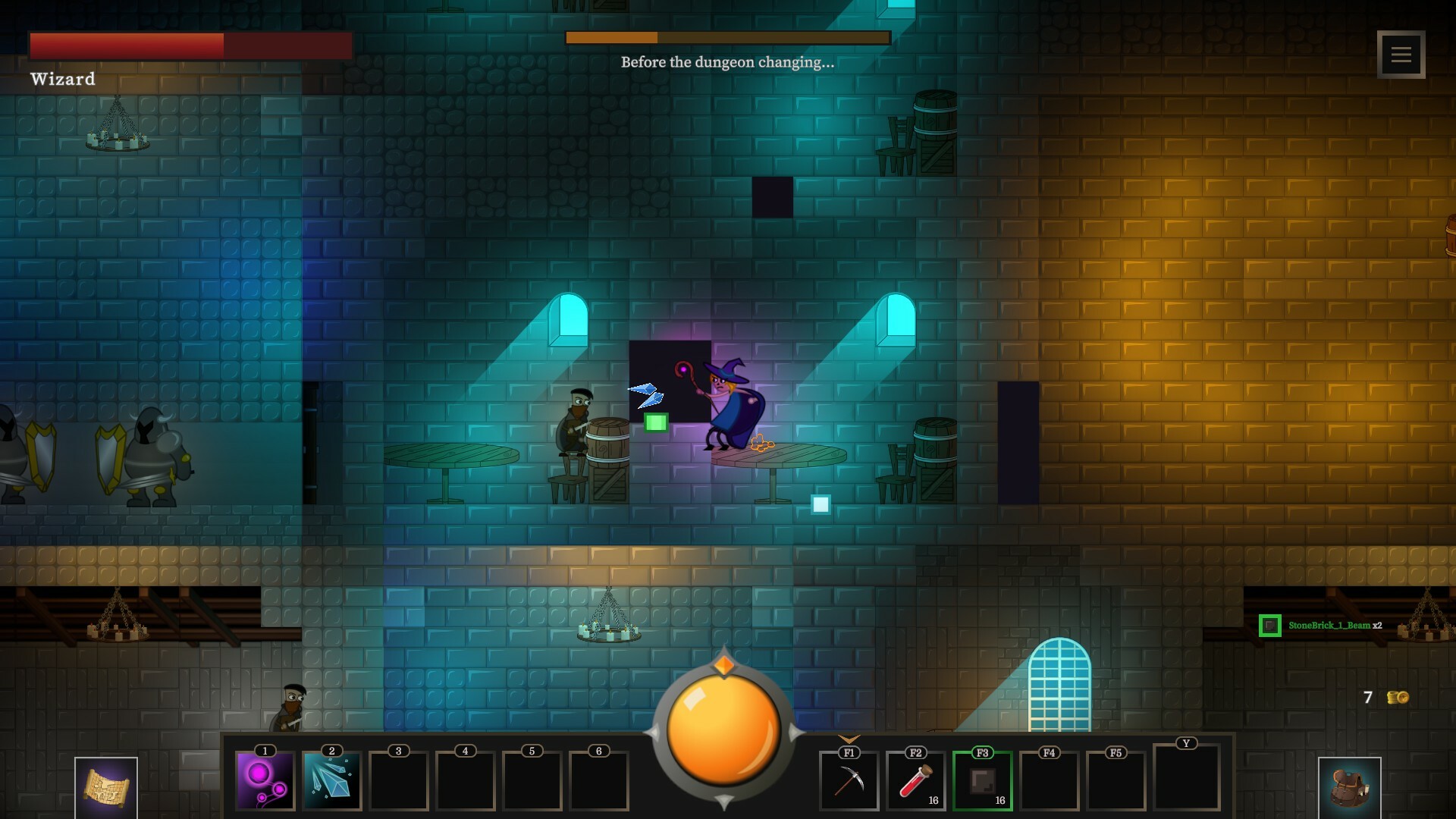The image size is (1456, 819).
Task: Toggle the F4 quick slot selection
Action: coord(1049,781)
